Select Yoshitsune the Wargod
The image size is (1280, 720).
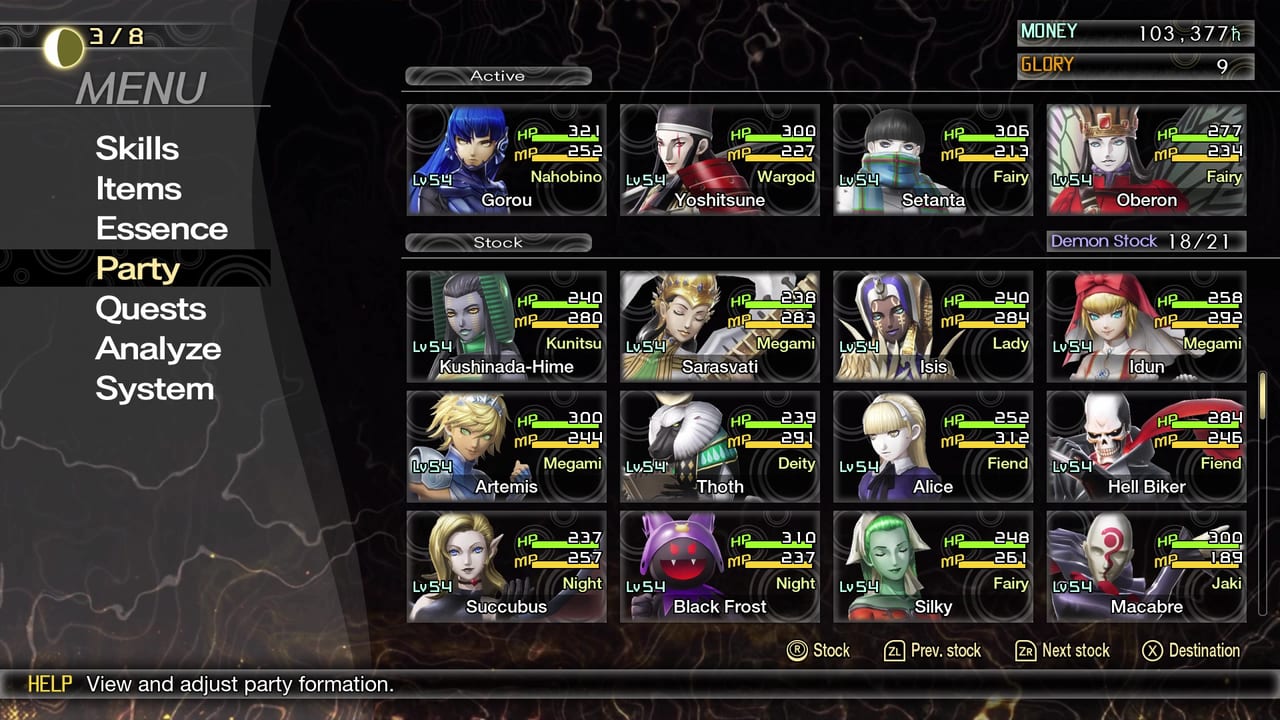tap(719, 160)
